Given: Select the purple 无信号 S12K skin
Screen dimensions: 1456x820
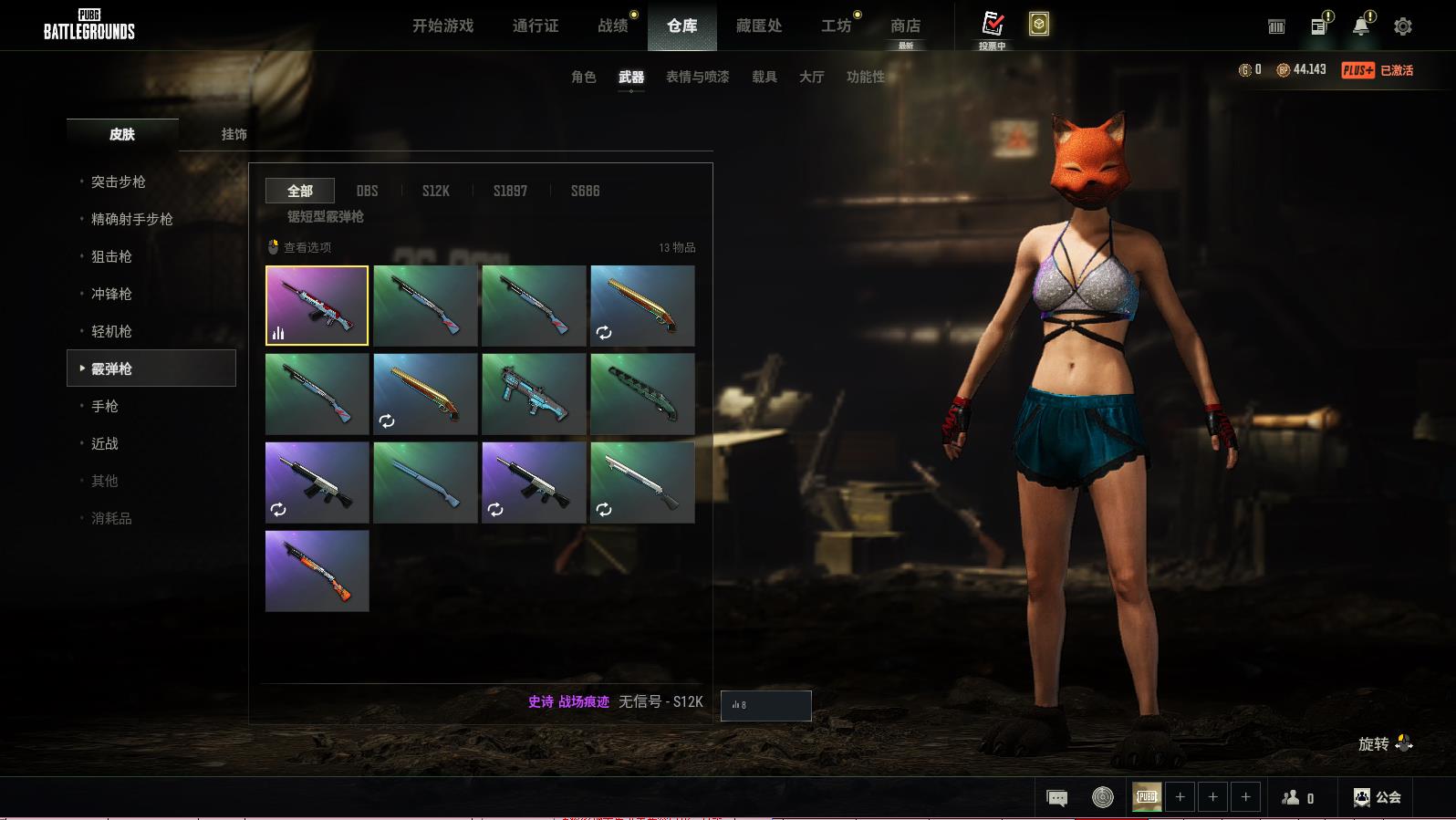Looking at the screenshot, I should click(x=317, y=306).
